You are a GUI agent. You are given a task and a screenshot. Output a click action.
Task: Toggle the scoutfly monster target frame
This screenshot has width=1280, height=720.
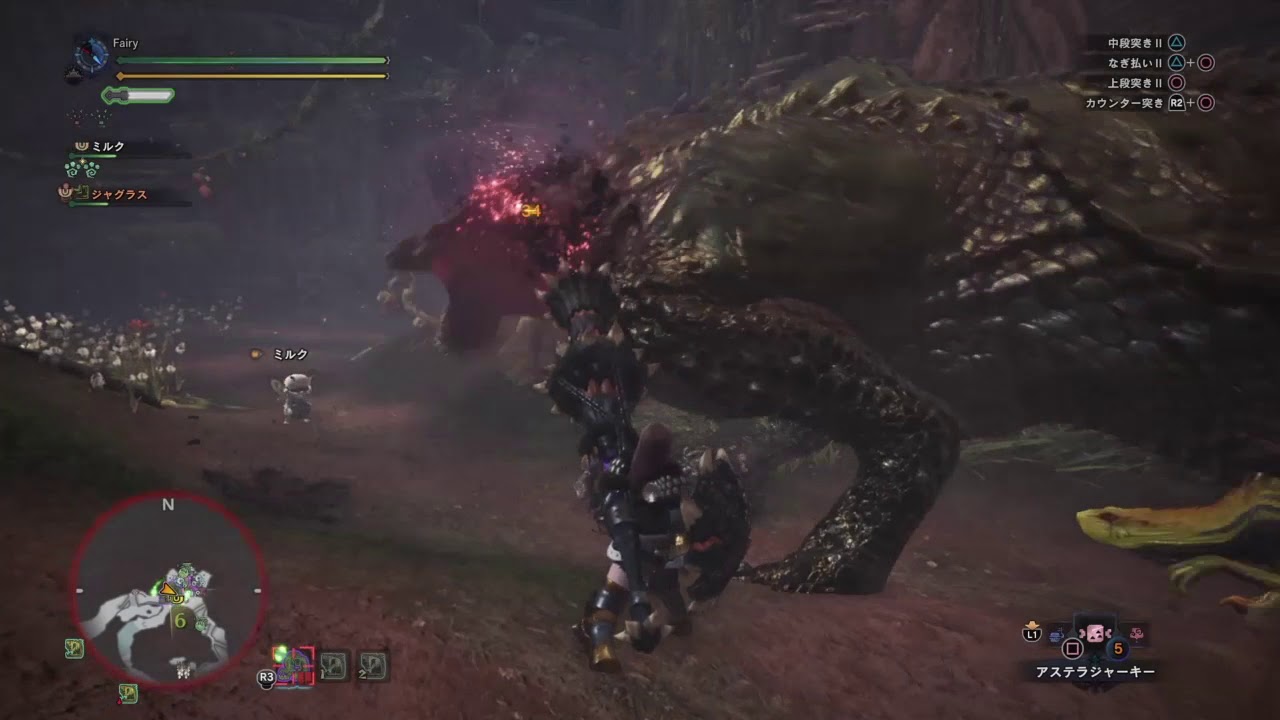[x=293, y=664]
